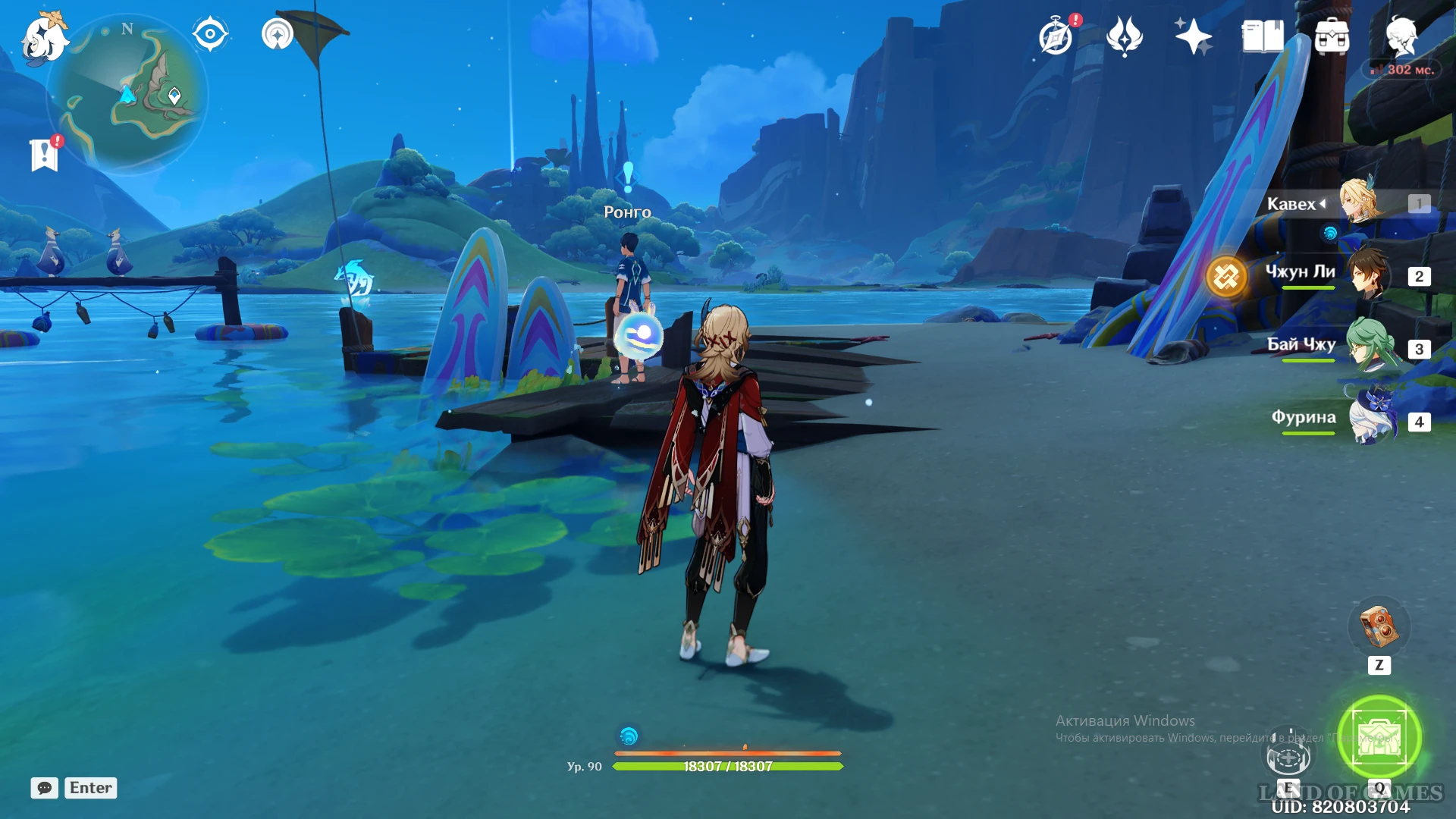1456x819 pixels.
Task: Open the adventurer handbook book icon
Action: point(1263,36)
